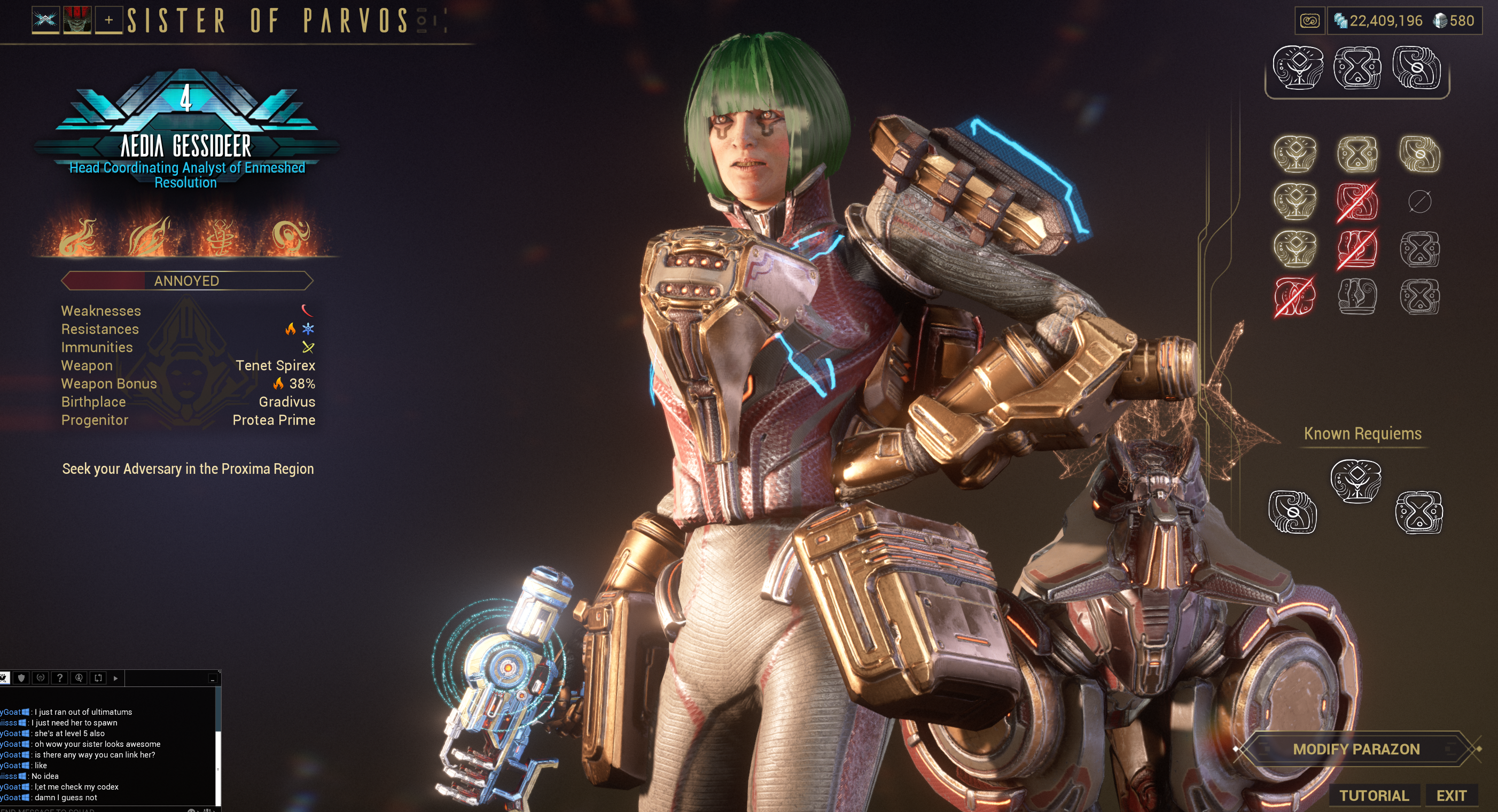Minimize the chat window
The image size is (1498, 812).
click(x=212, y=679)
